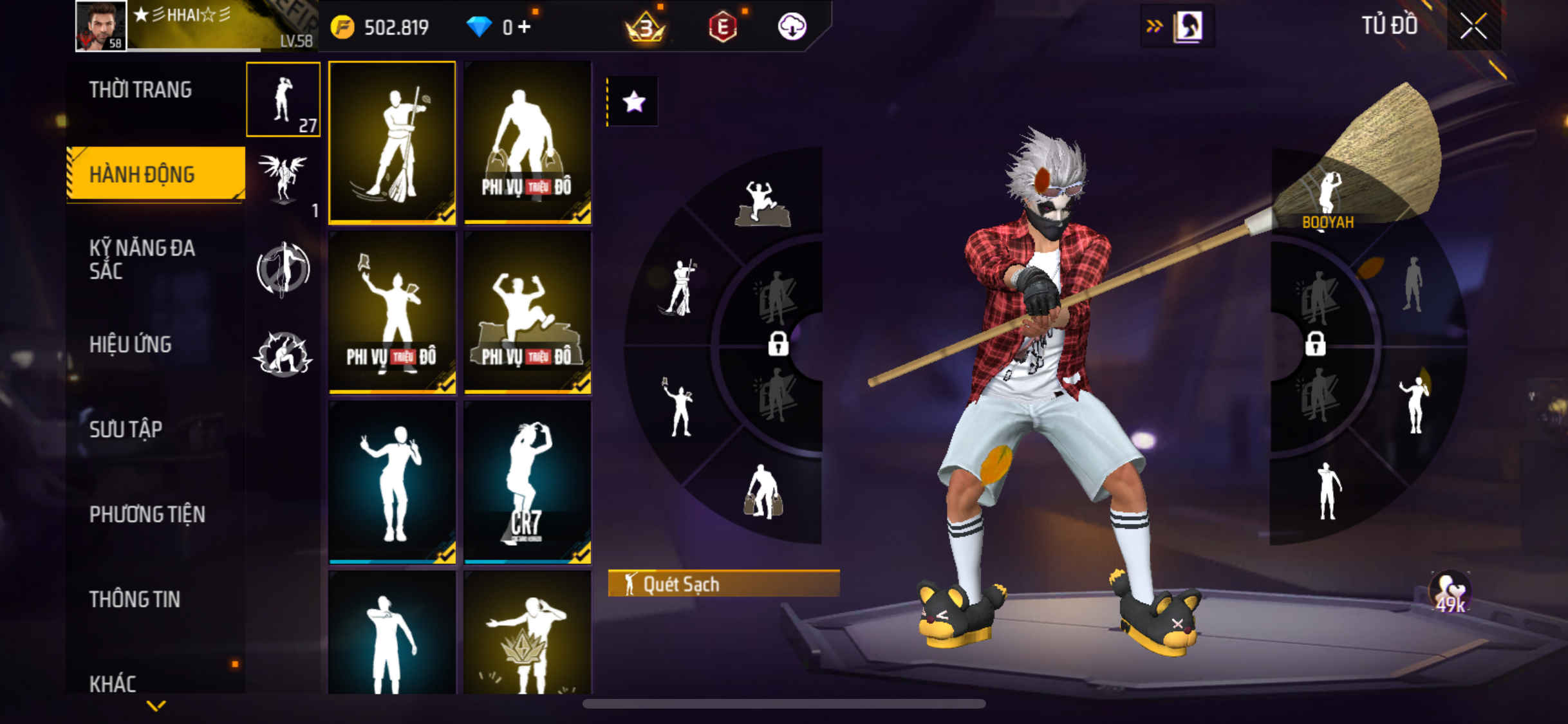Screen dimensions: 1568x724
Task: Switch to Kỹ Năng Đa Sắc tab
Action: click(142, 259)
